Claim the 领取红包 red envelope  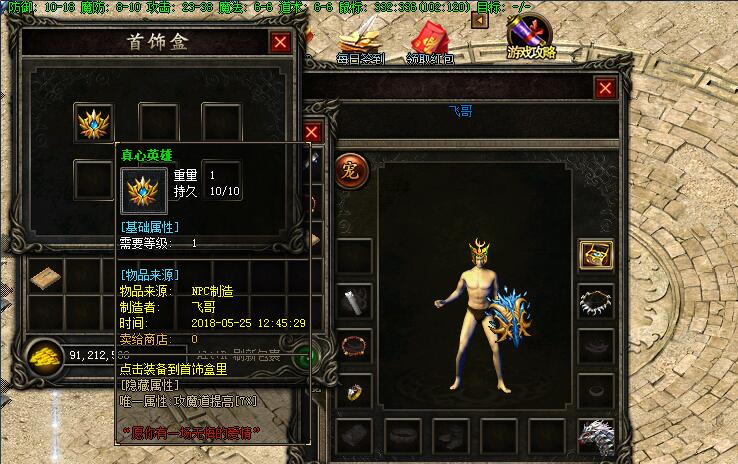pos(430,42)
